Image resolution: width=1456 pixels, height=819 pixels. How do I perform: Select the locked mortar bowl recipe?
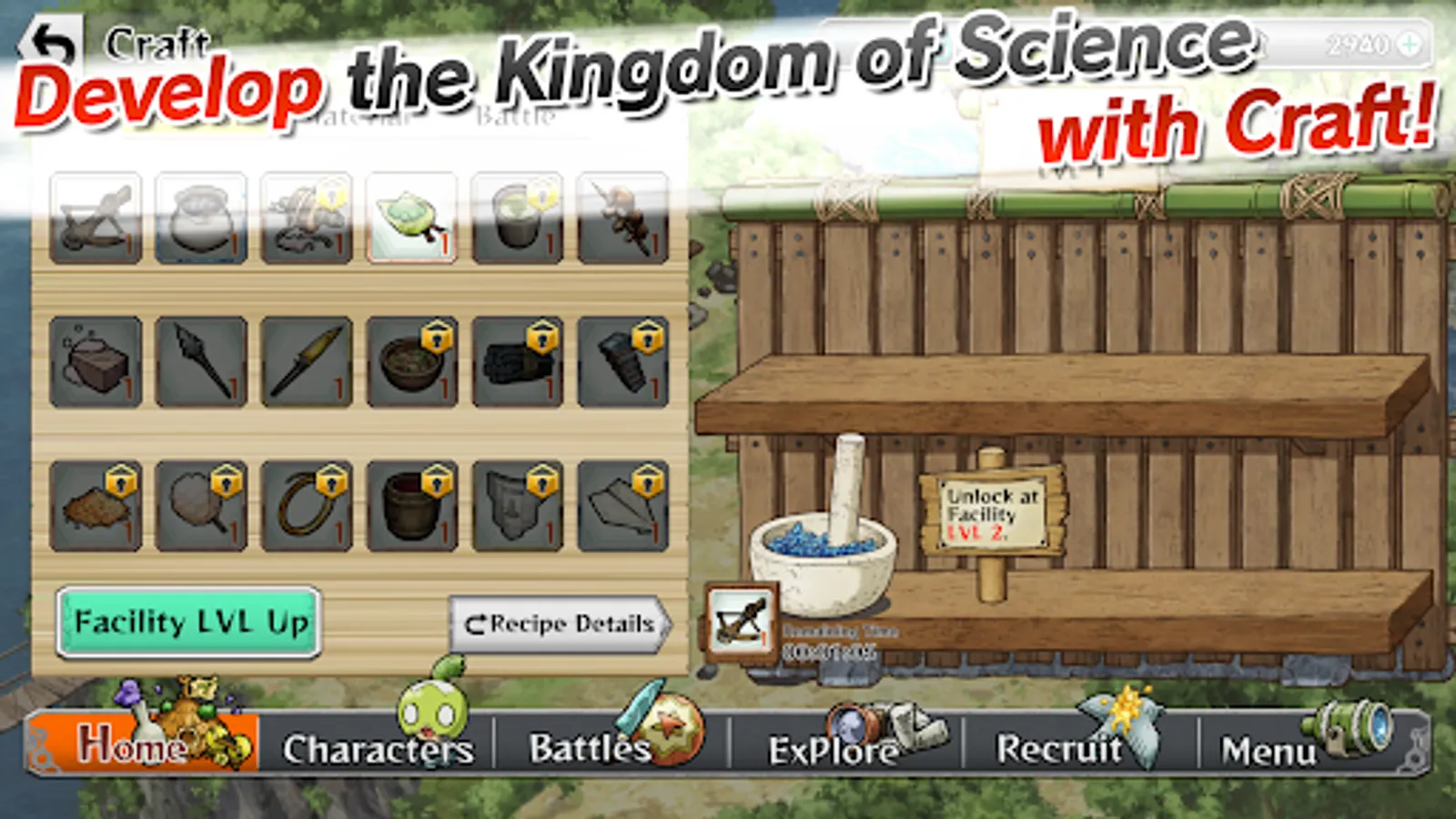coord(411,359)
